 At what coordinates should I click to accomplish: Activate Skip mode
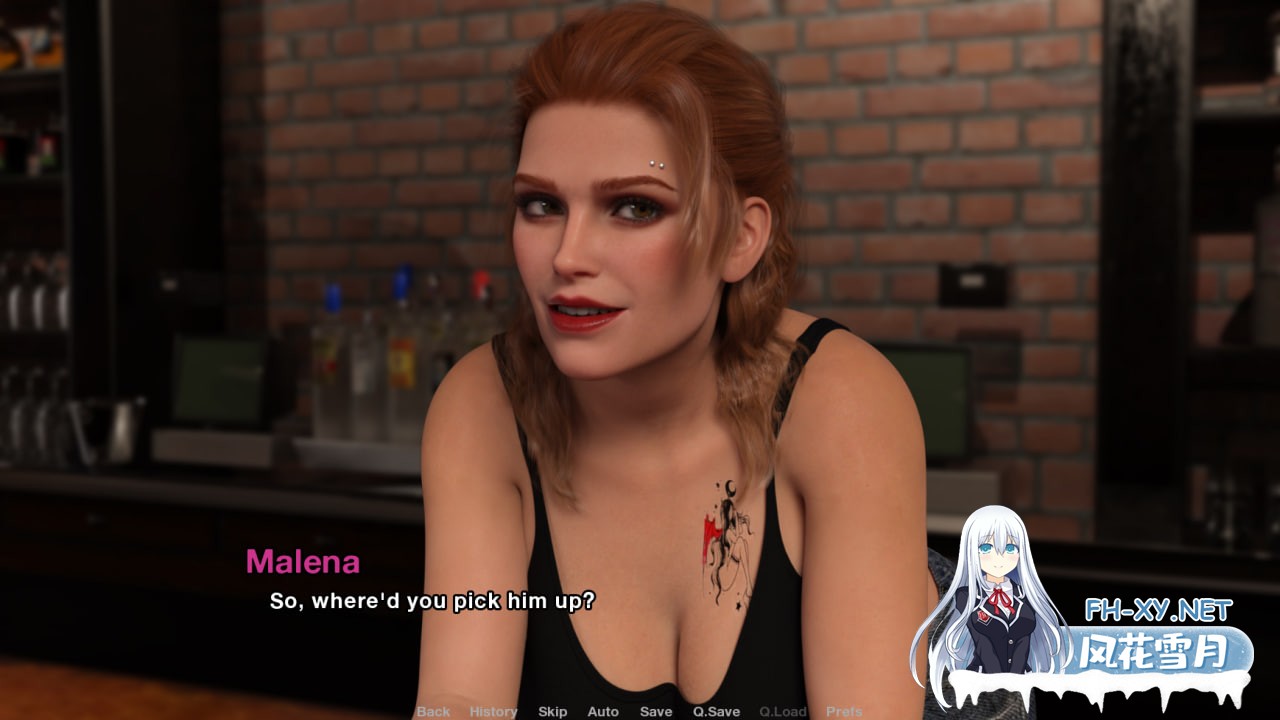point(552,711)
